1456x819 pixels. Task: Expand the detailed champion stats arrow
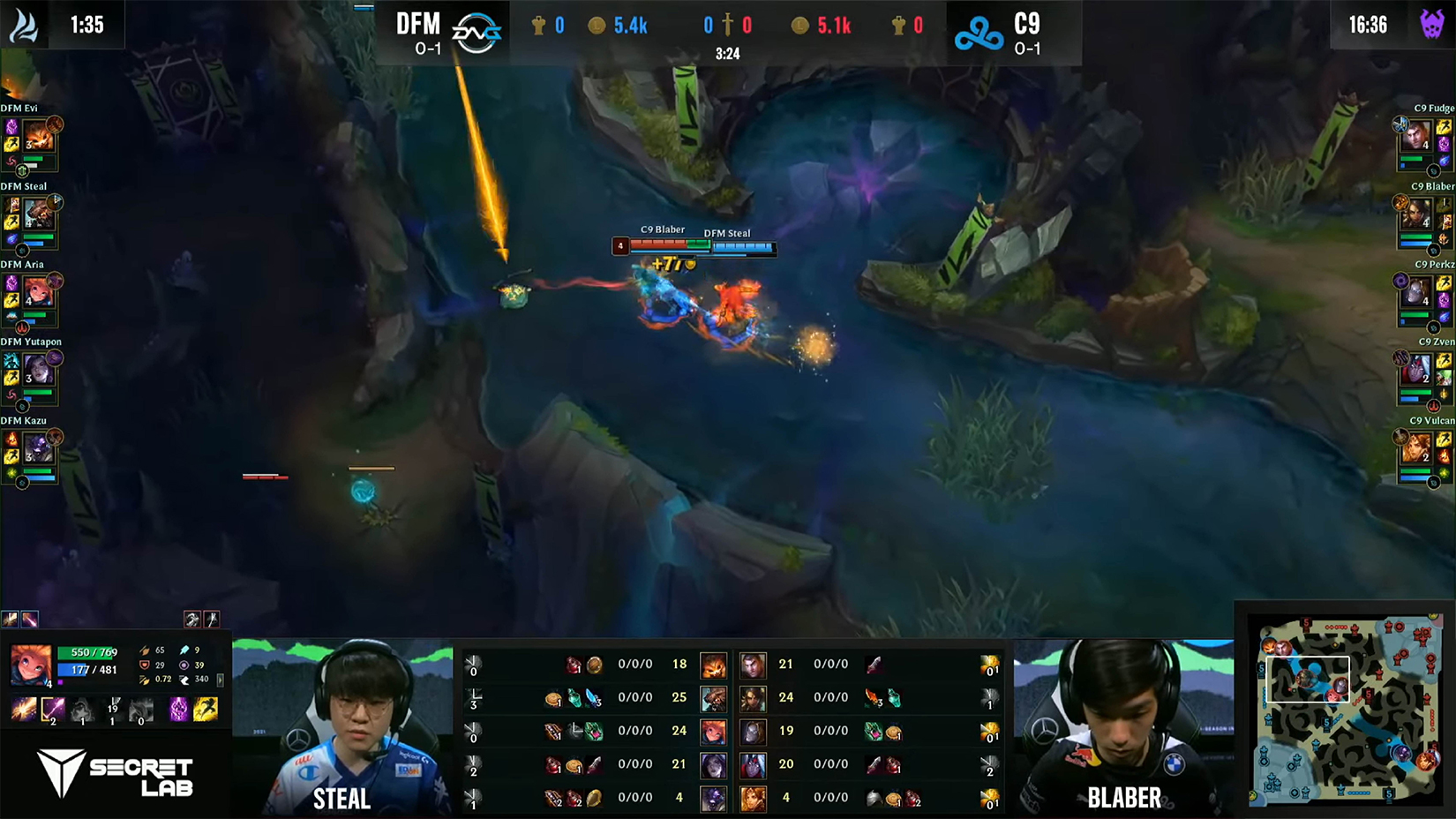pyautogui.click(x=220, y=680)
